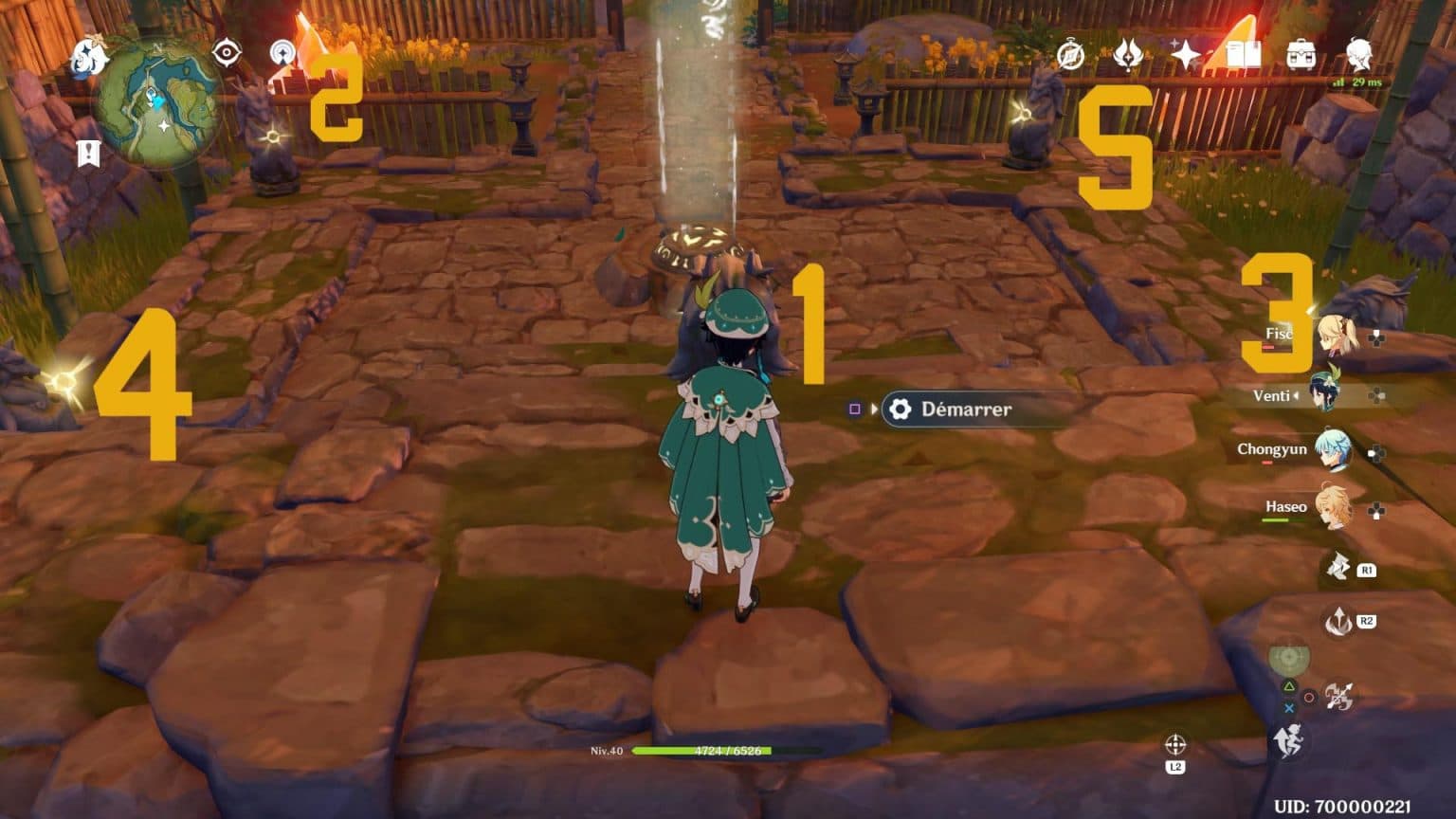
Task: Open the archive book icon
Action: (1244, 54)
